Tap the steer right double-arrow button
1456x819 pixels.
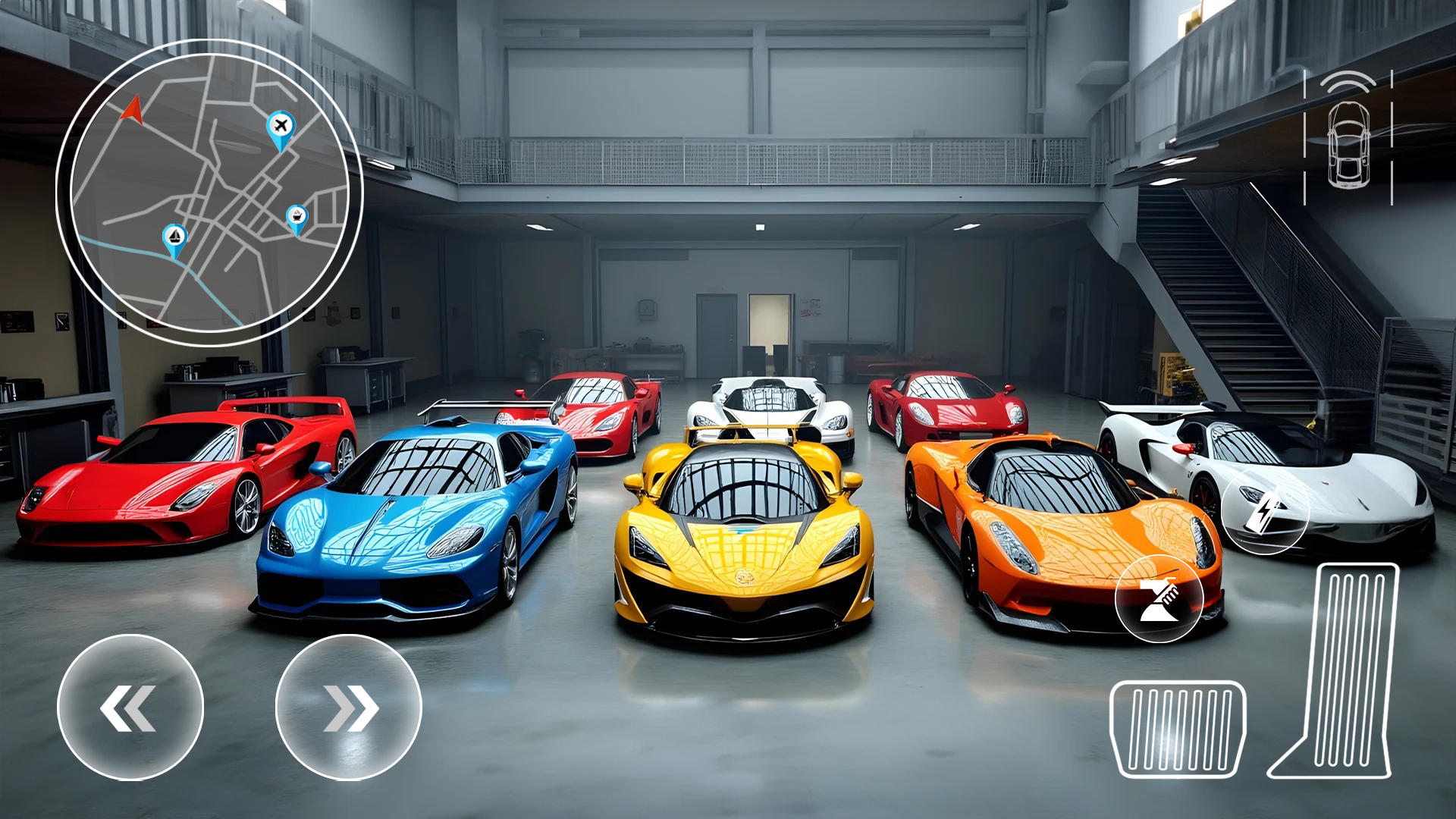(348, 708)
